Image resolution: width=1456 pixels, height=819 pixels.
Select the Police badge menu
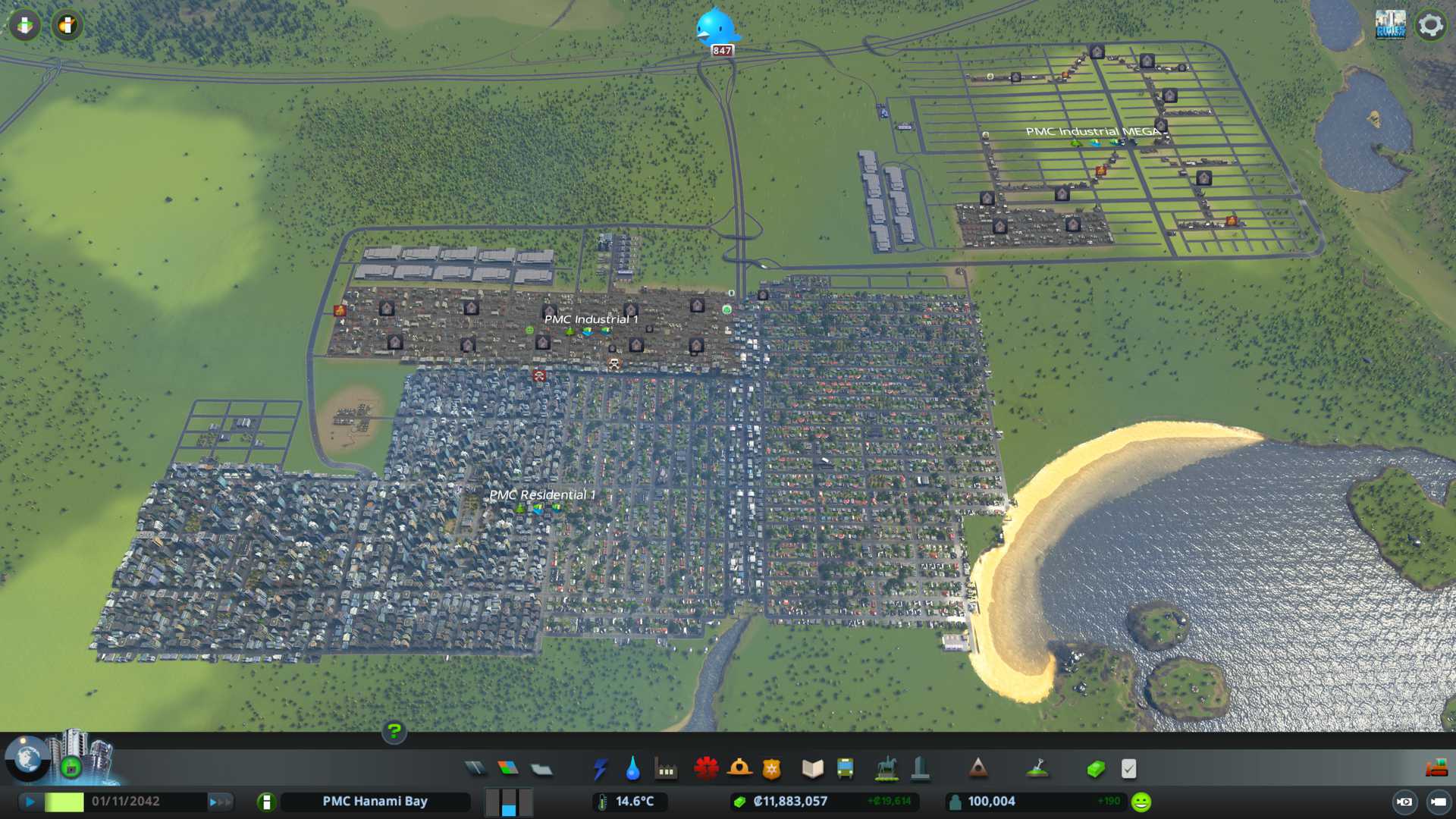pos(771,770)
